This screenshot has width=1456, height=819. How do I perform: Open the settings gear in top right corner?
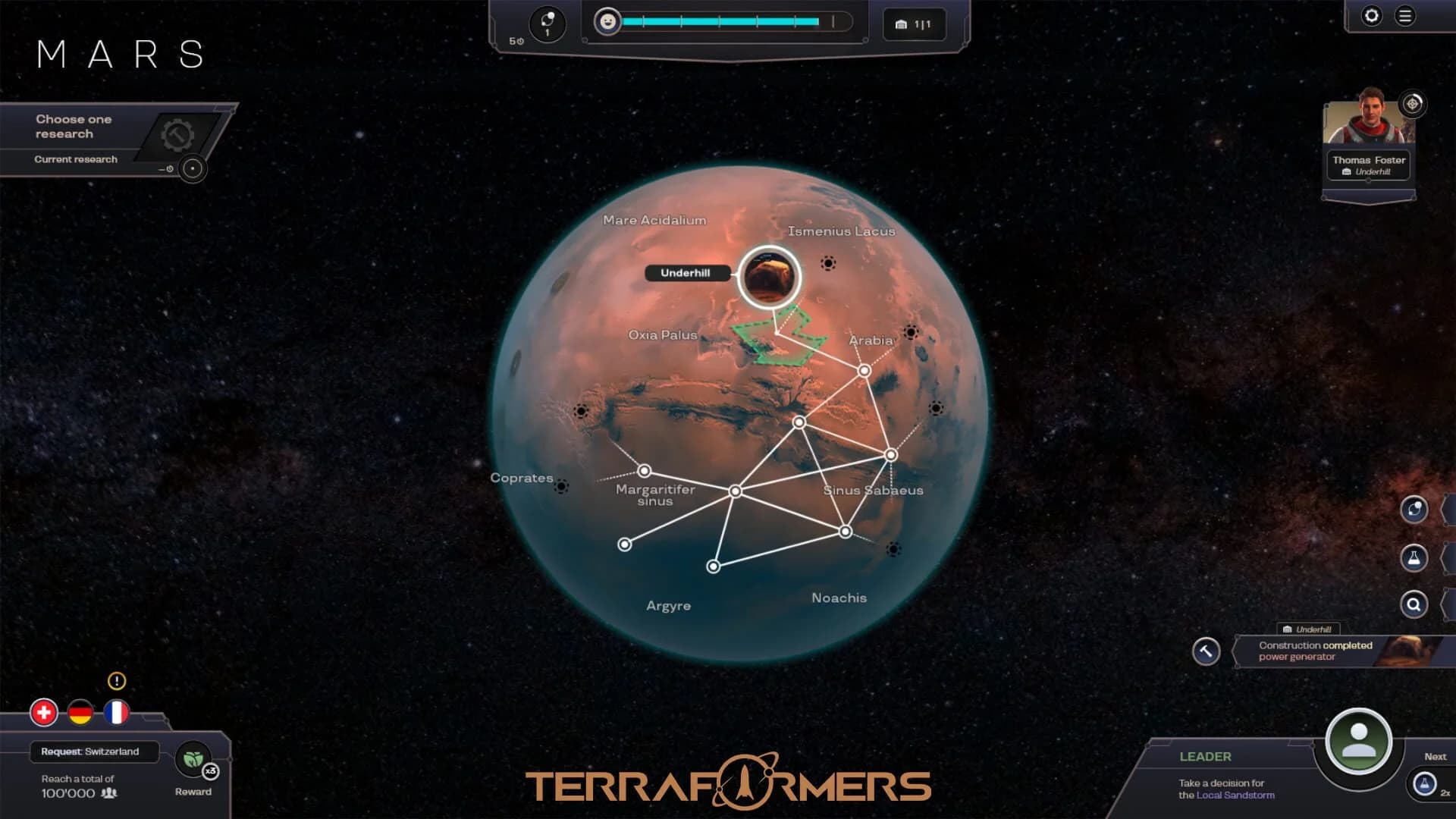(1372, 17)
